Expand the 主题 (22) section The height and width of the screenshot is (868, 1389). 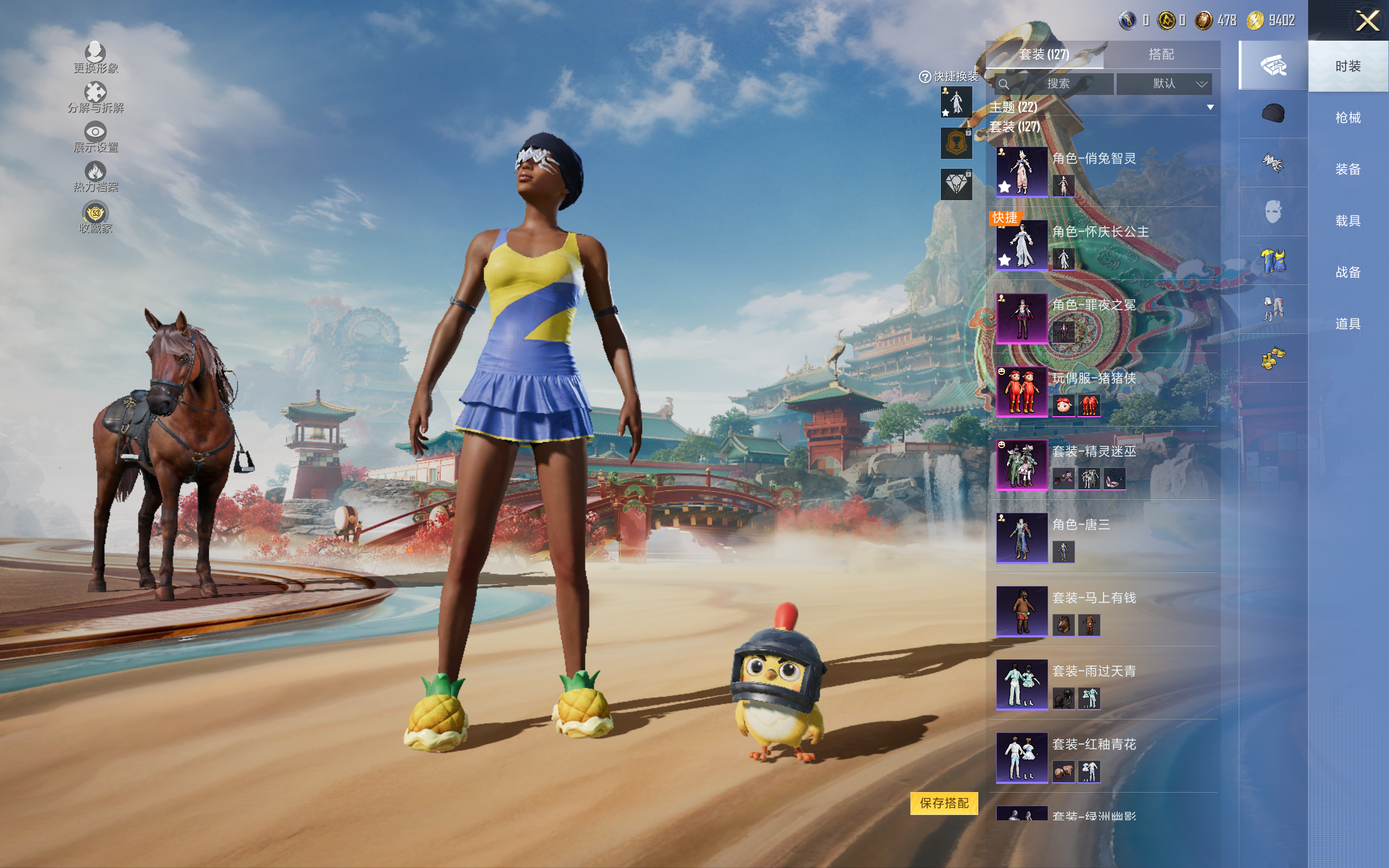point(1210,107)
